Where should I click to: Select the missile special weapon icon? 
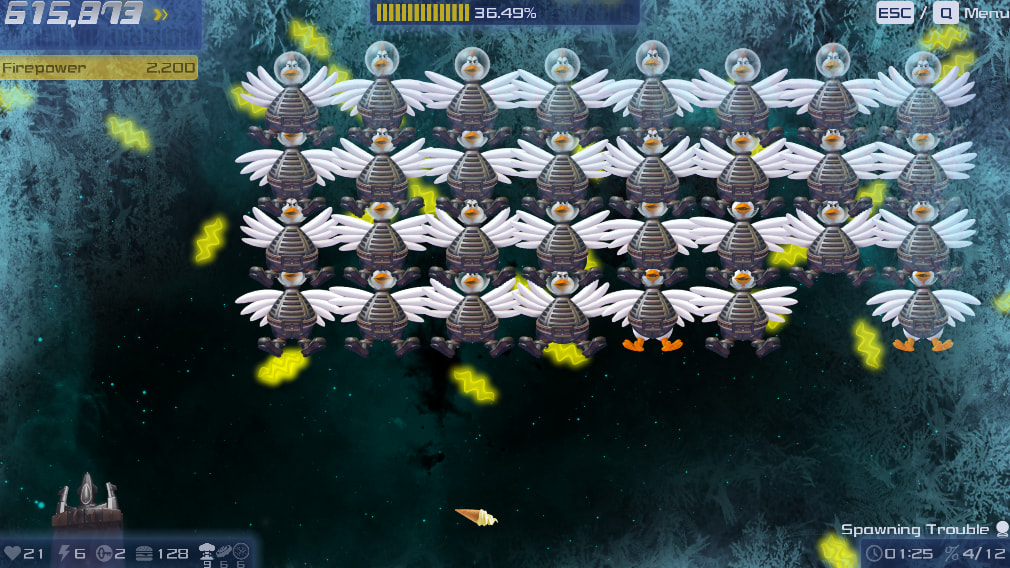pos(225,550)
